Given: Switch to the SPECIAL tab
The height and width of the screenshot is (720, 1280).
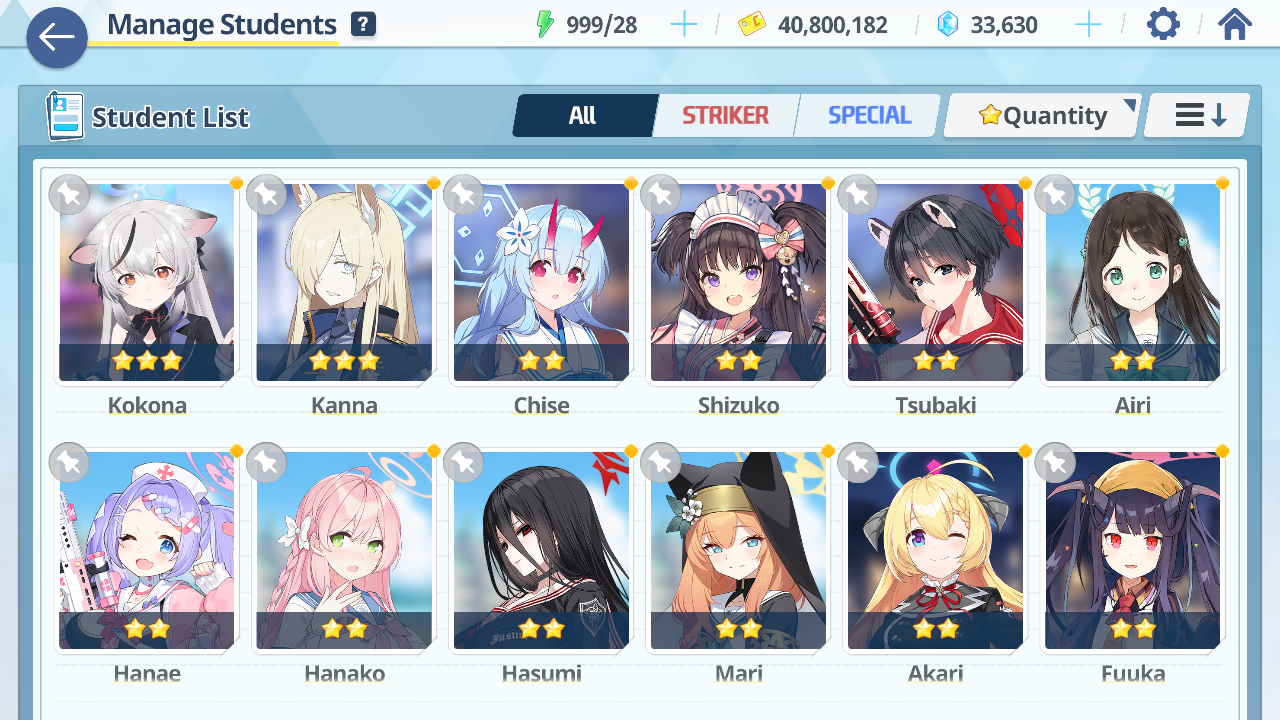Looking at the screenshot, I should (869, 116).
